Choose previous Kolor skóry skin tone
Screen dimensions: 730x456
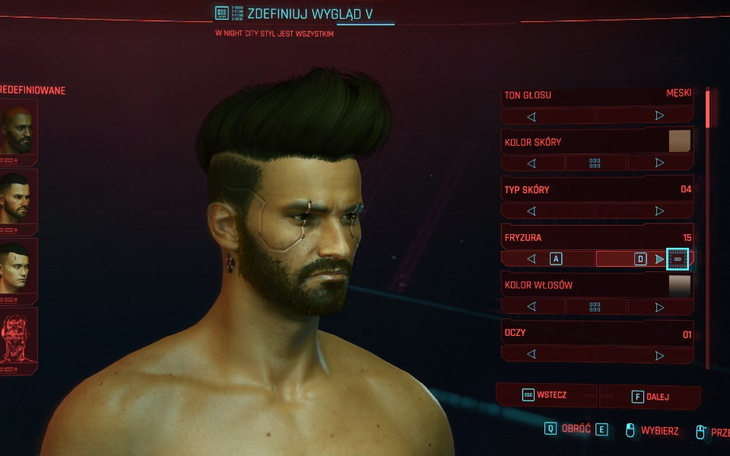(x=531, y=163)
